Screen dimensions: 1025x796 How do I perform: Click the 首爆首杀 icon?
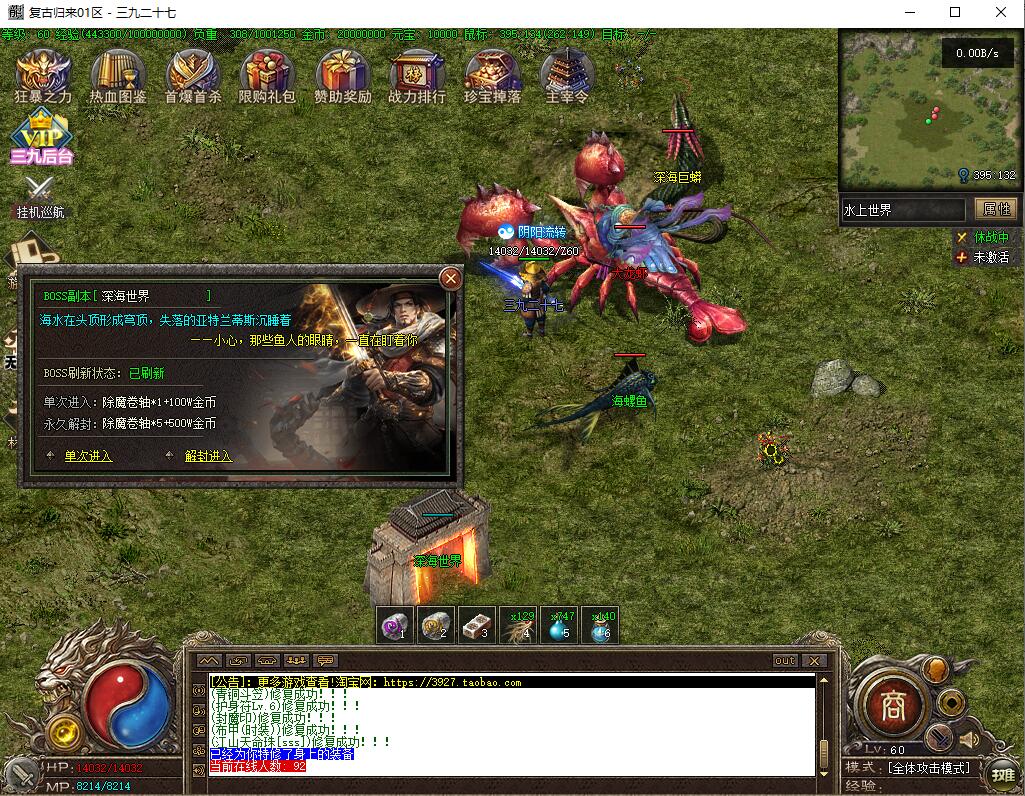(193, 73)
